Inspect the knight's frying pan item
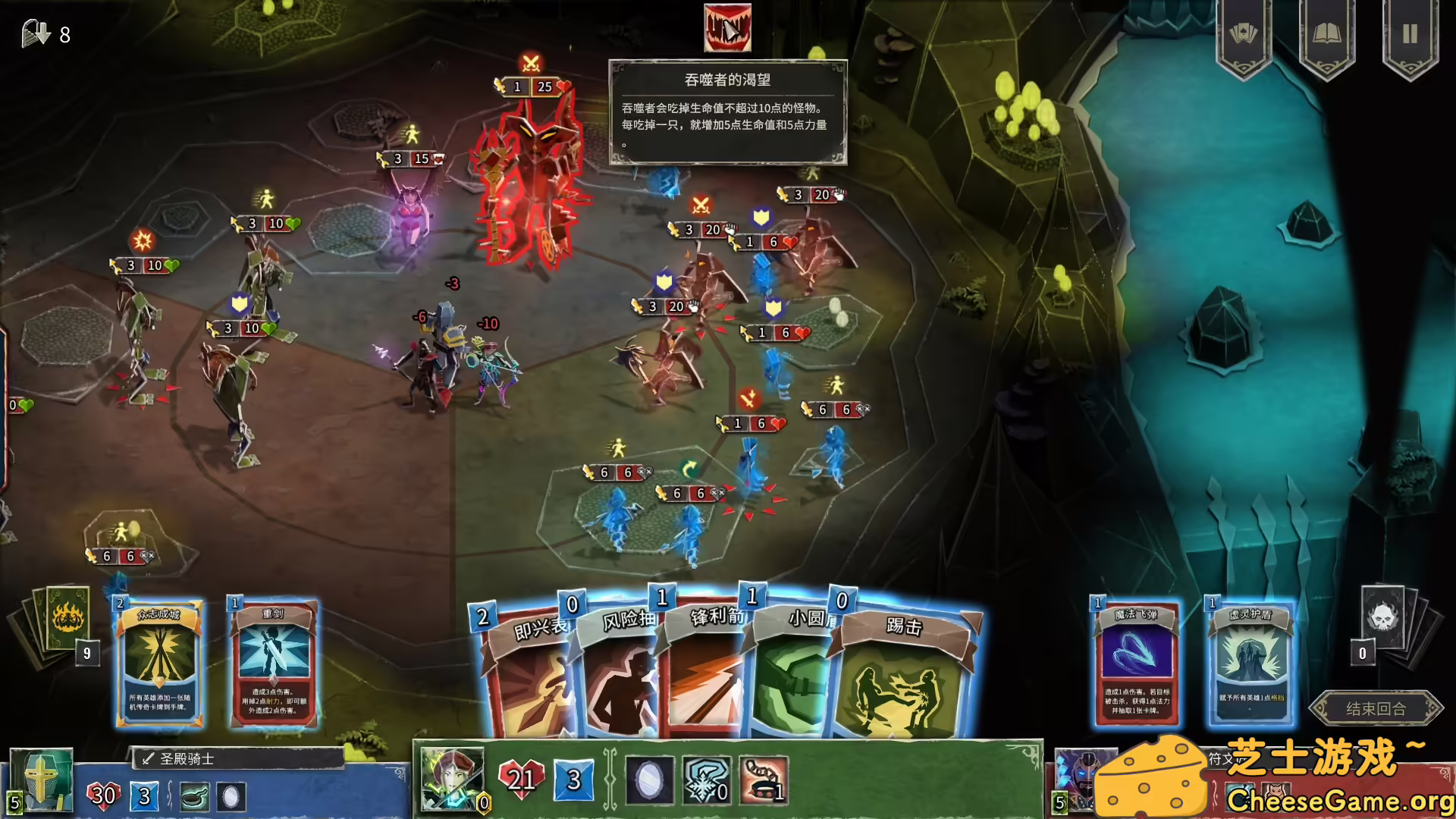The height and width of the screenshot is (819, 1456). click(x=195, y=797)
